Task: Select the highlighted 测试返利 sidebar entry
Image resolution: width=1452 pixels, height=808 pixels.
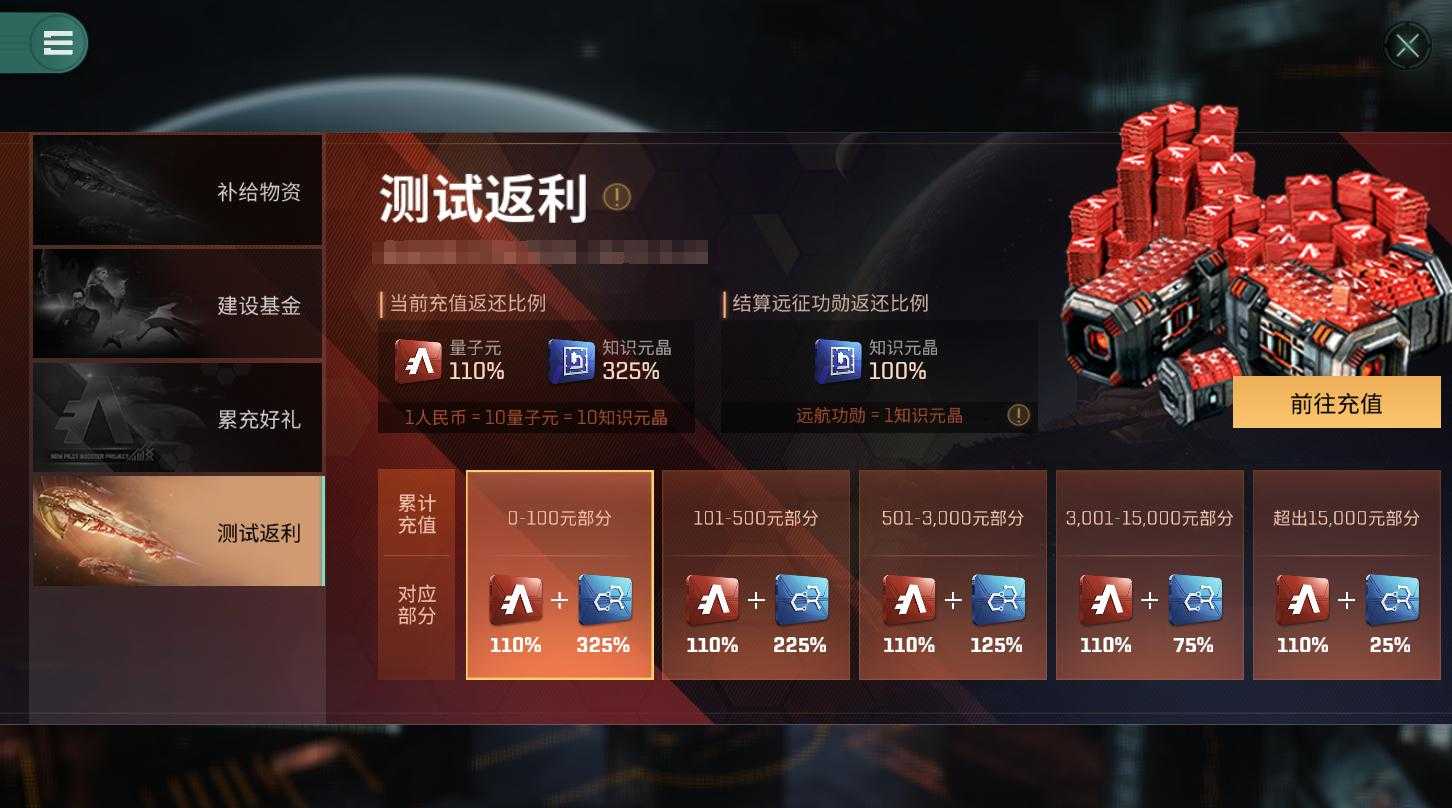Action: [177, 531]
